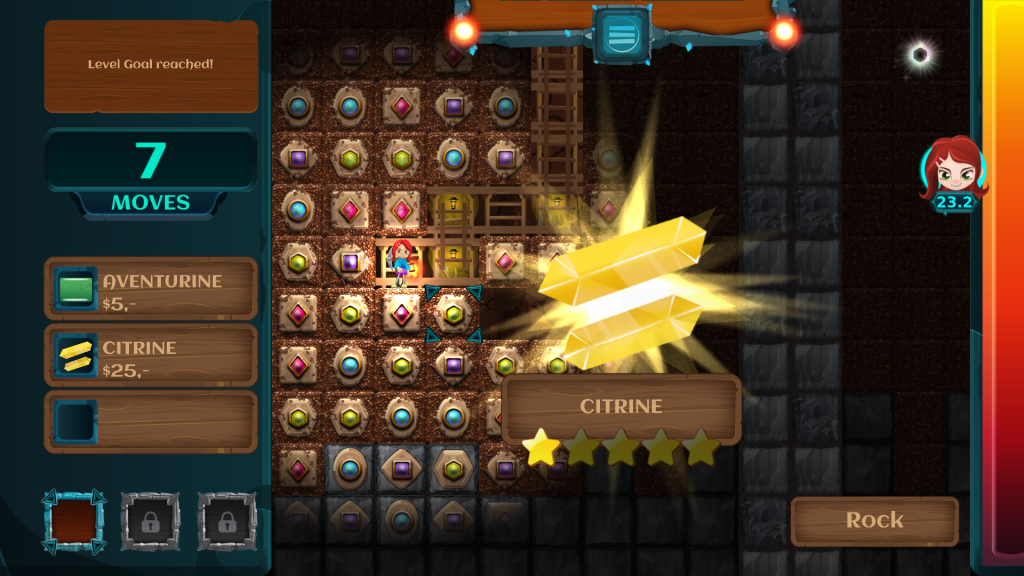Select the Aventurine gem entry

151,289
